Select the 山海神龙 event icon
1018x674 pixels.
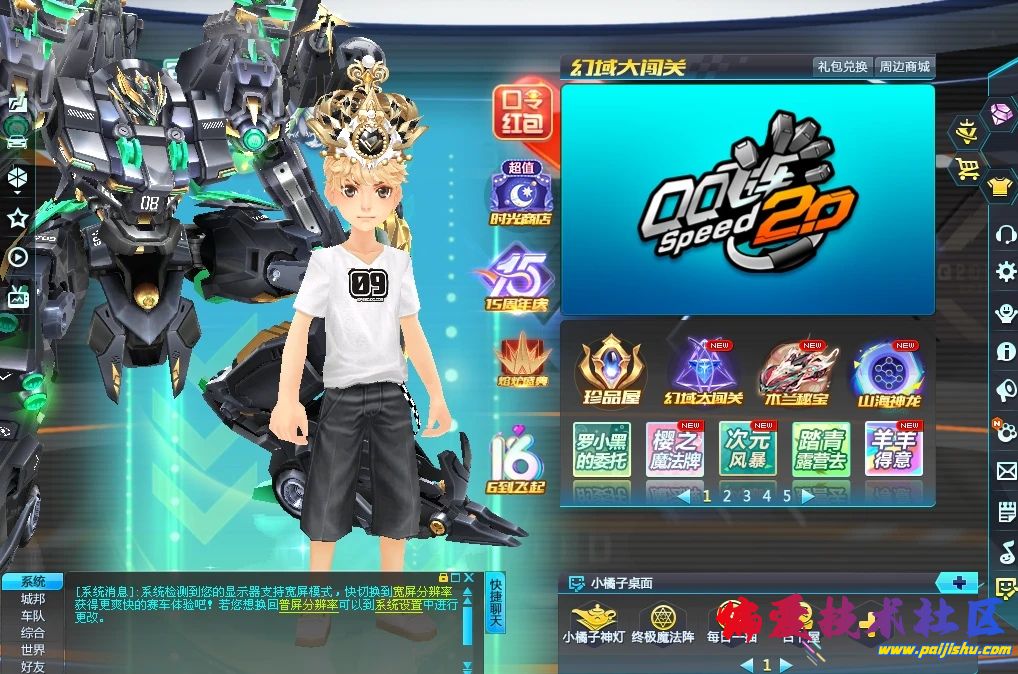pos(888,373)
